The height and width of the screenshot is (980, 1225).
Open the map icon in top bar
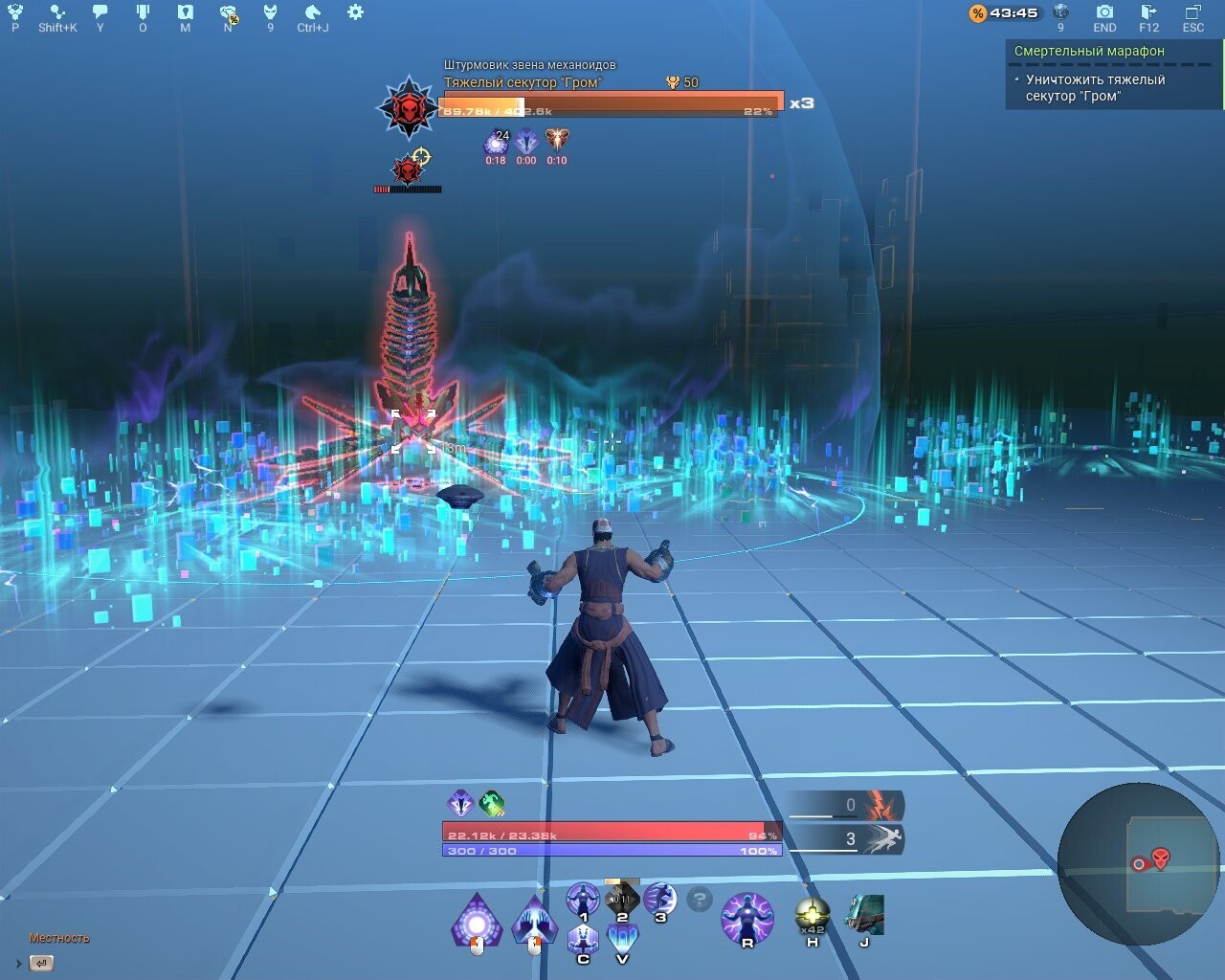click(x=186, y=12)
